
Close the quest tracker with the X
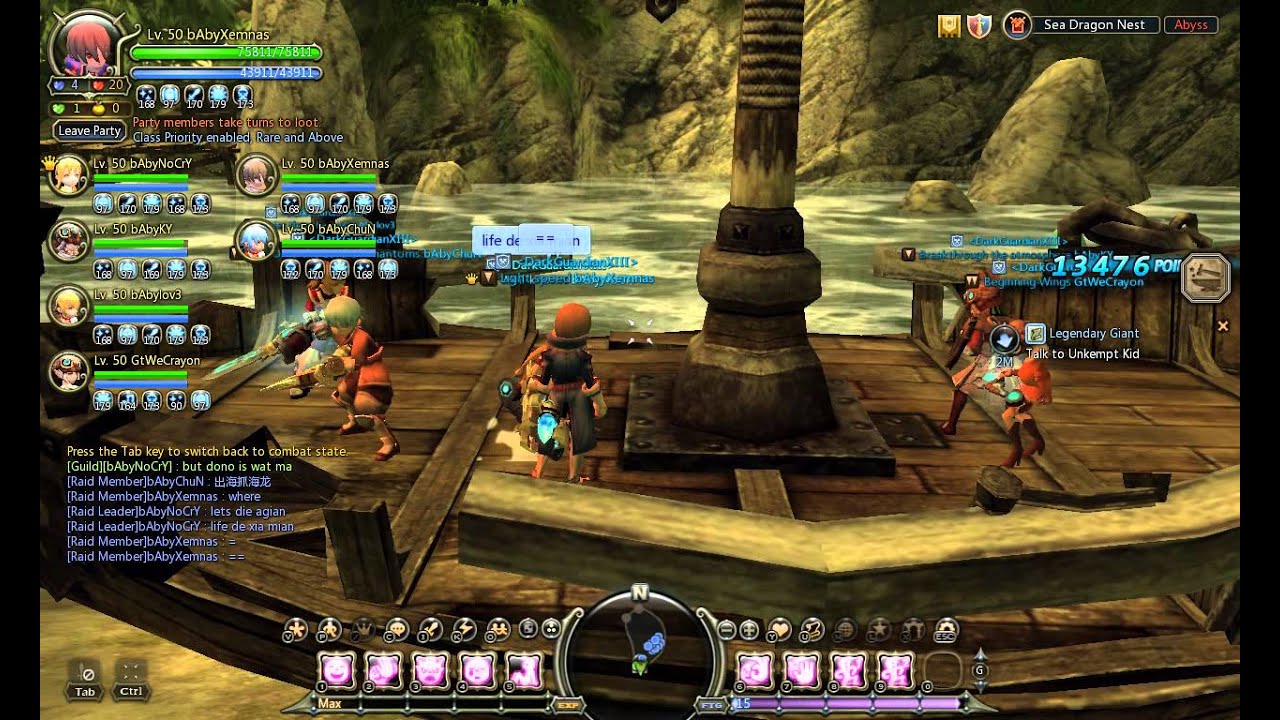coord(1222,326)
